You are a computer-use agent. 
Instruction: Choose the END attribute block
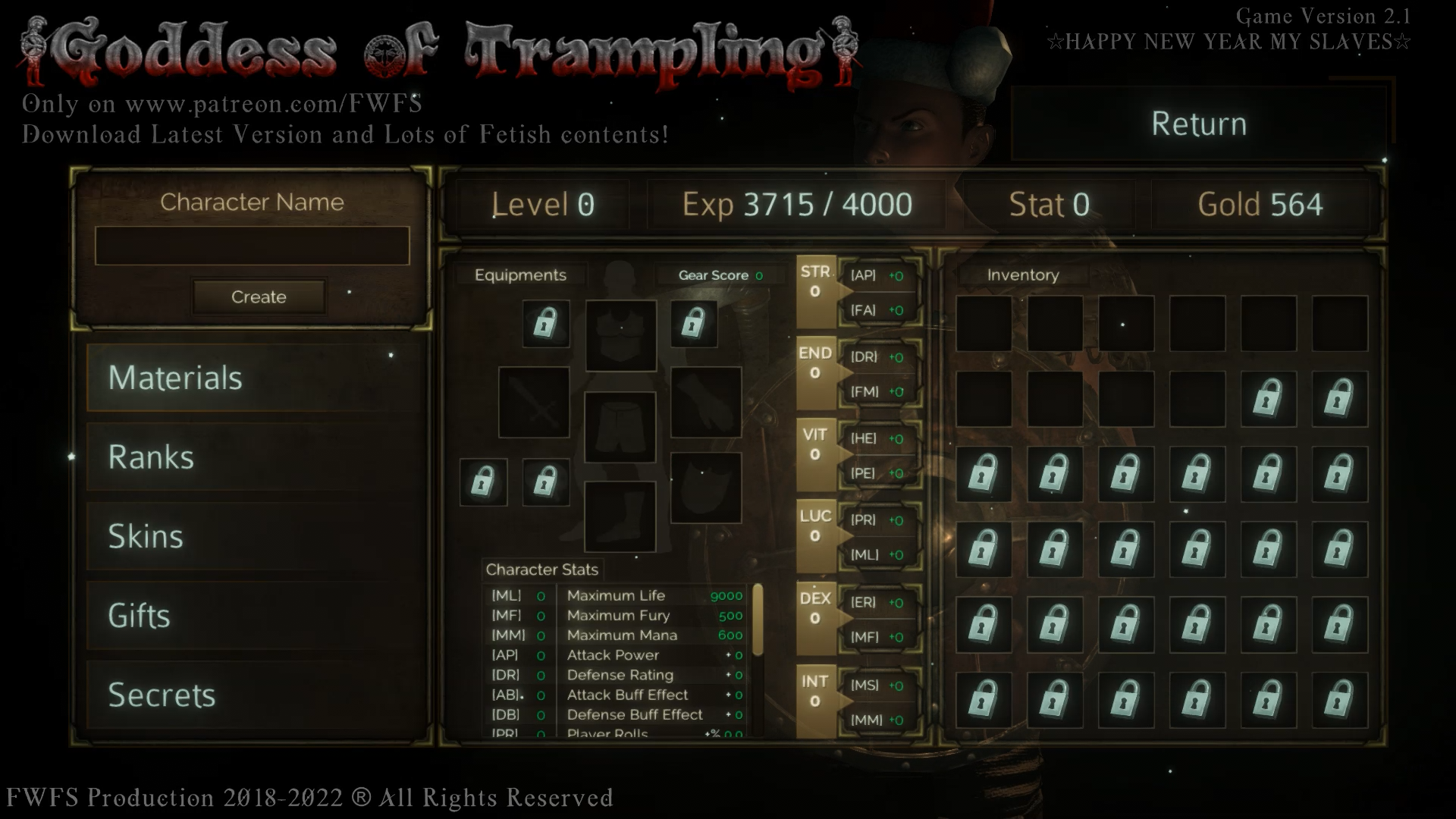(x=815, y=372)
